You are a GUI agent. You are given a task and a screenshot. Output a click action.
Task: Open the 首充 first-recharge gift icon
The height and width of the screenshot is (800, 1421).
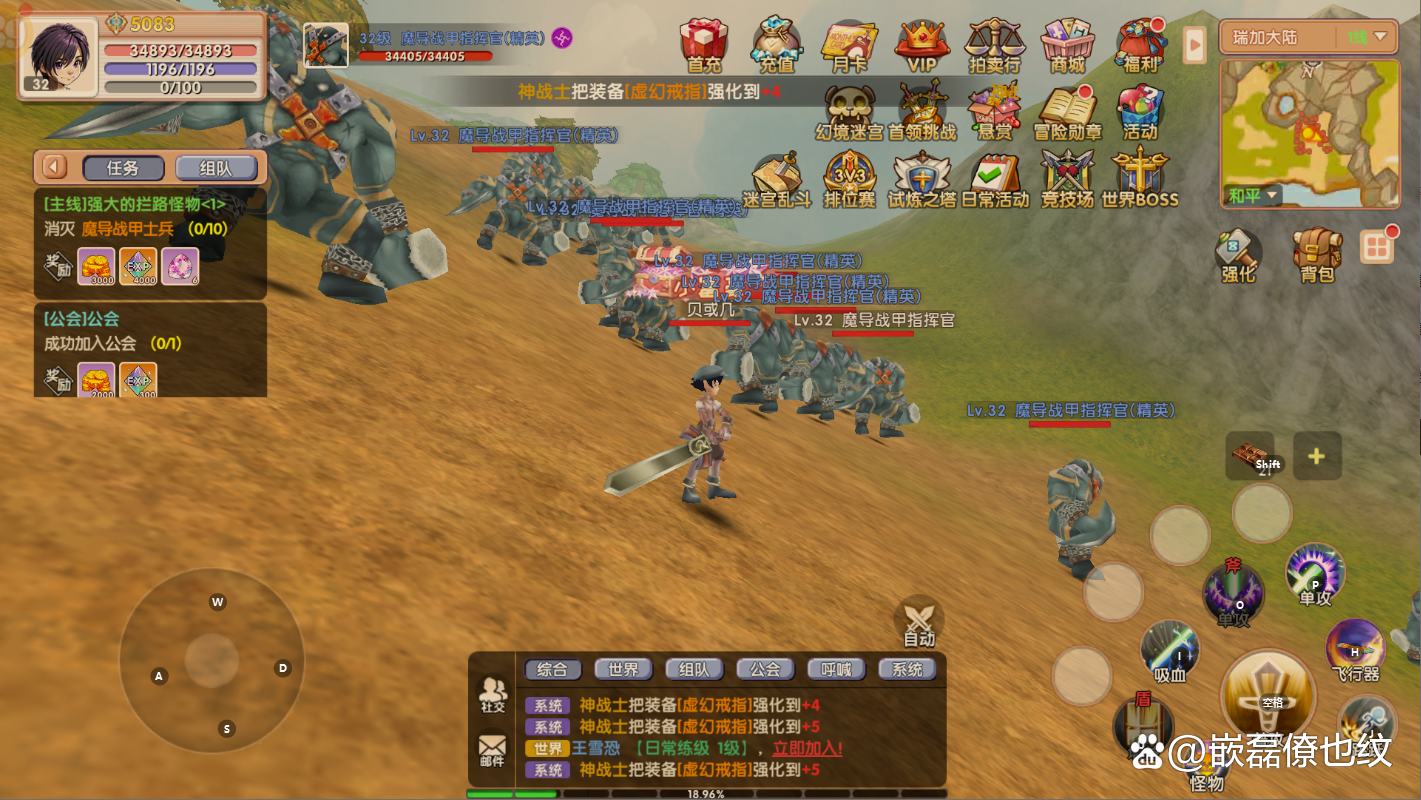704,45
